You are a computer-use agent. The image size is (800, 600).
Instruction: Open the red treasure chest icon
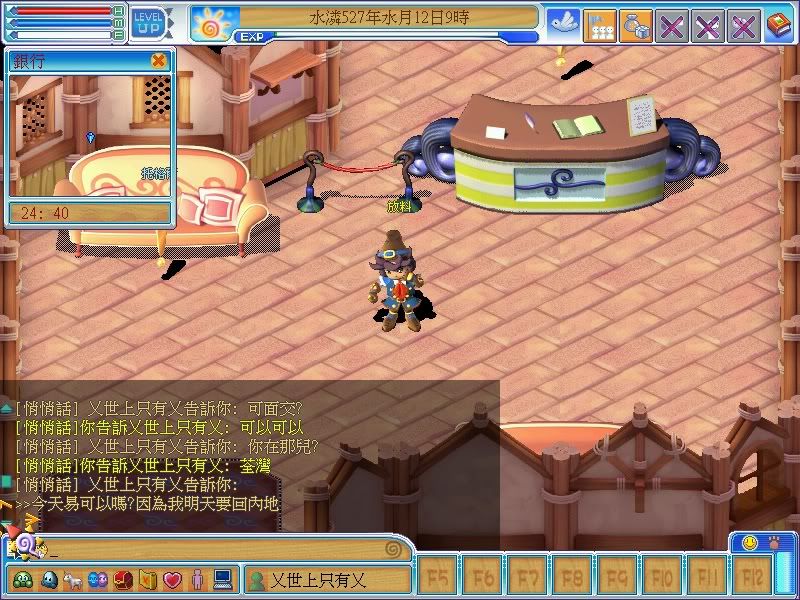[x=123, y=579]
